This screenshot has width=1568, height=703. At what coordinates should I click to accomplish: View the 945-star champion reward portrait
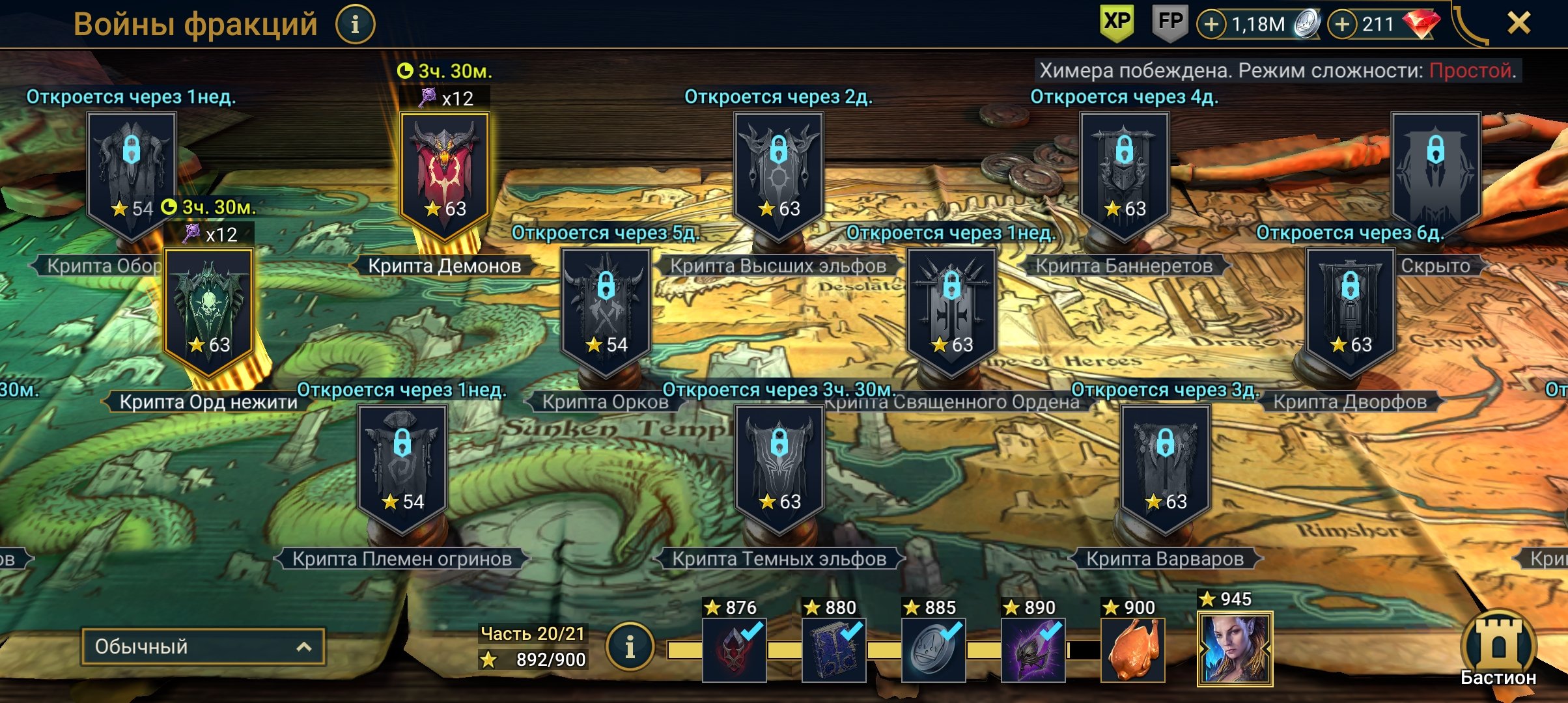click(1235, 649)
